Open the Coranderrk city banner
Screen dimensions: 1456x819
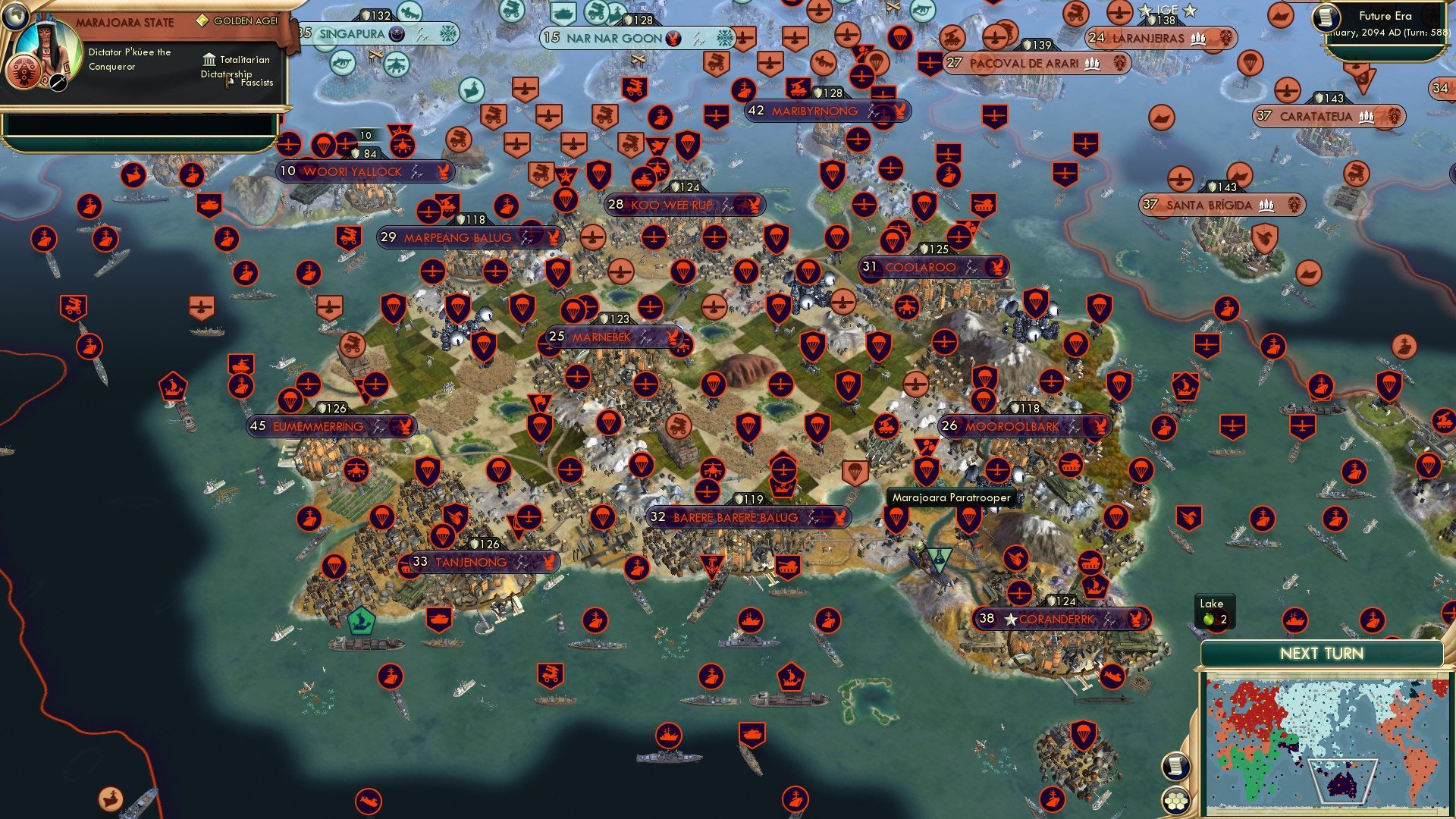(1056, 618)
